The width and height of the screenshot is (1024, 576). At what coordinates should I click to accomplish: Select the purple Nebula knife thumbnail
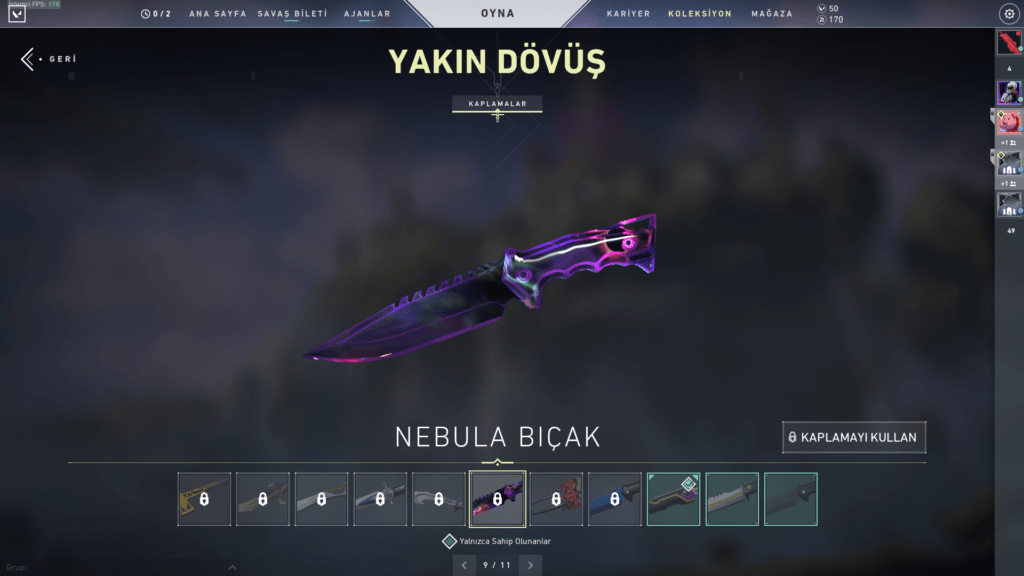[497, 499]
